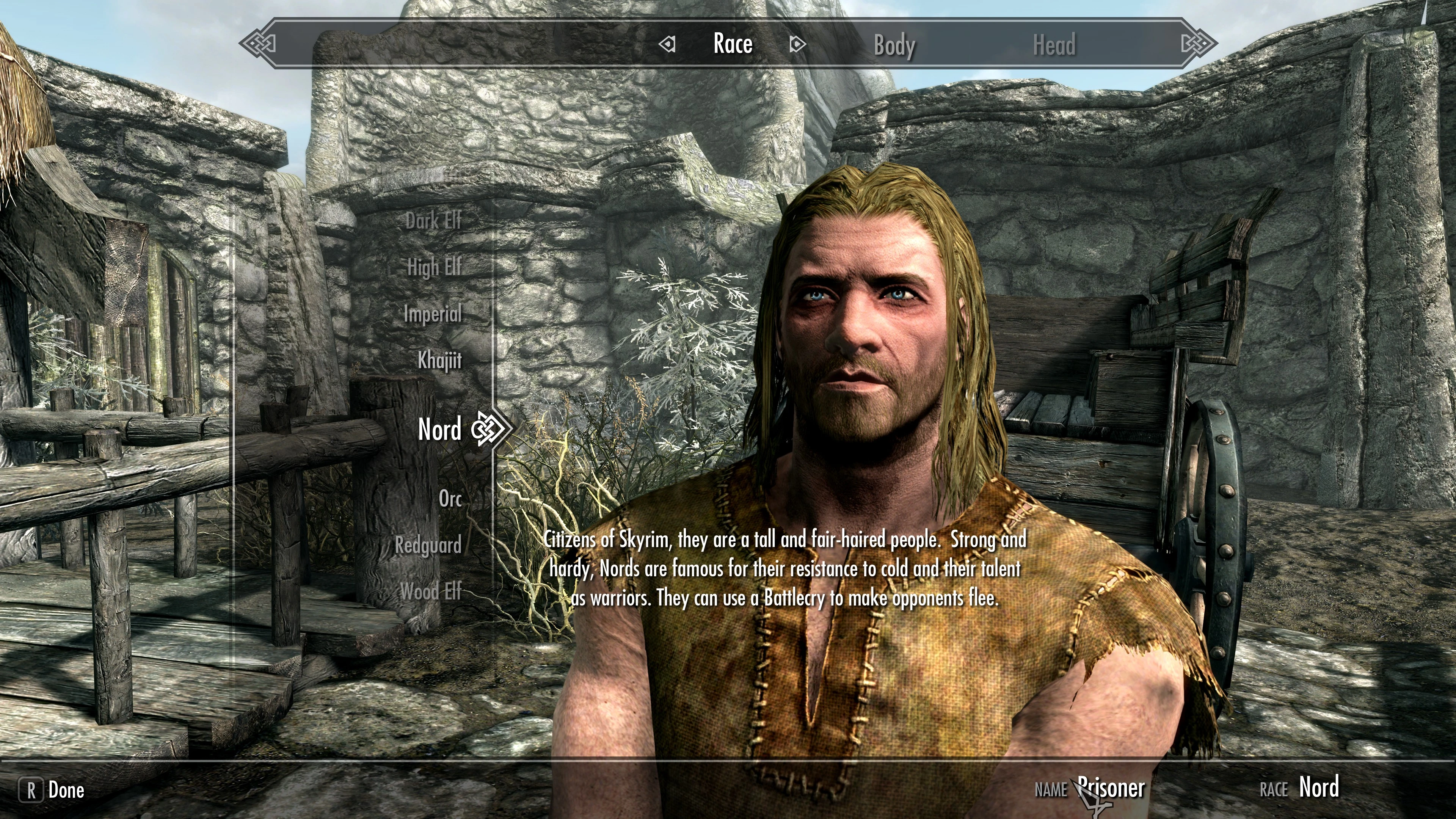Choose Khajiit as the race
Image resolution: width=1456 pixels, height=819 pixels.
click(439, 360)
